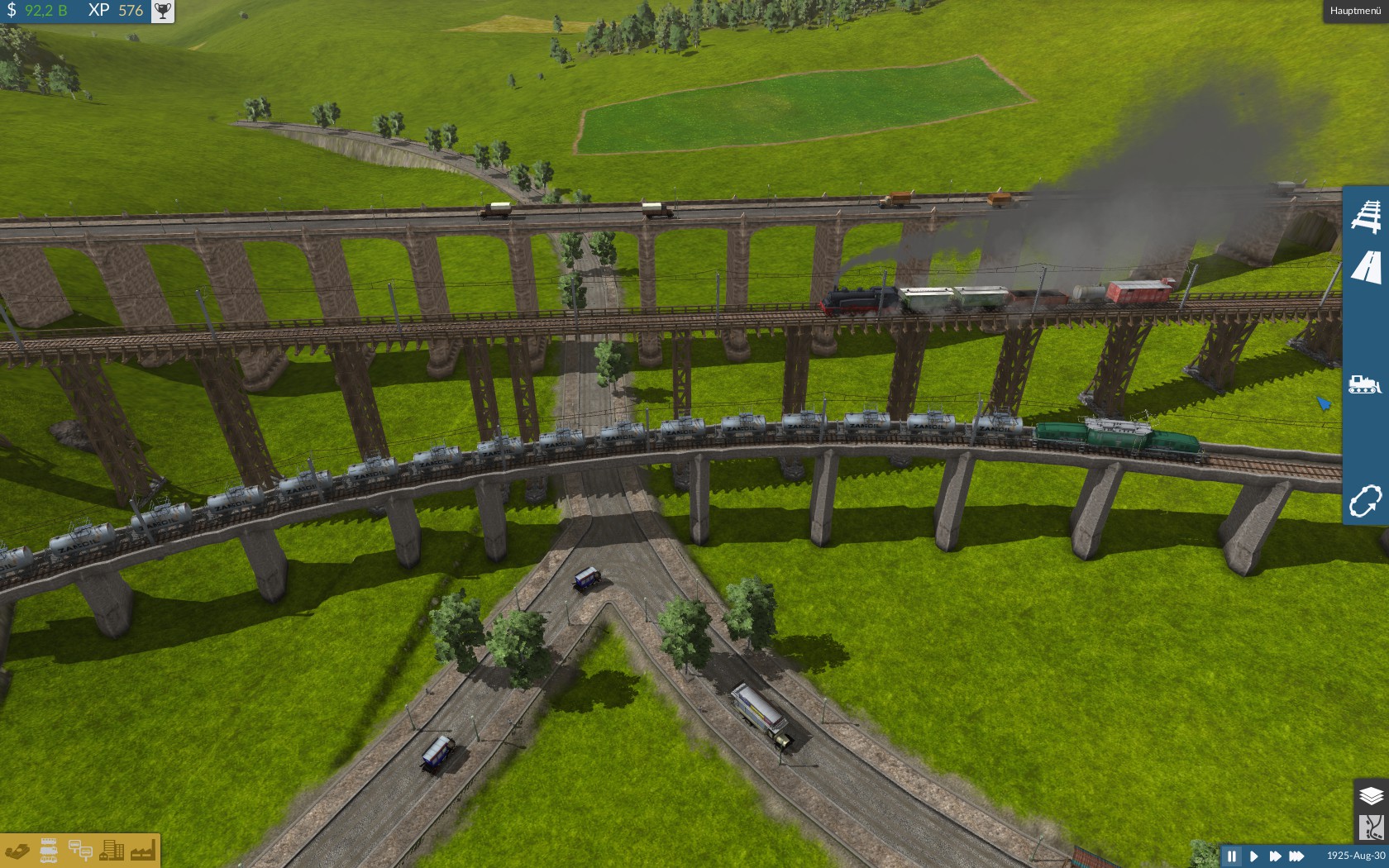Set game speed to double fast-forward

point(1274,856)
